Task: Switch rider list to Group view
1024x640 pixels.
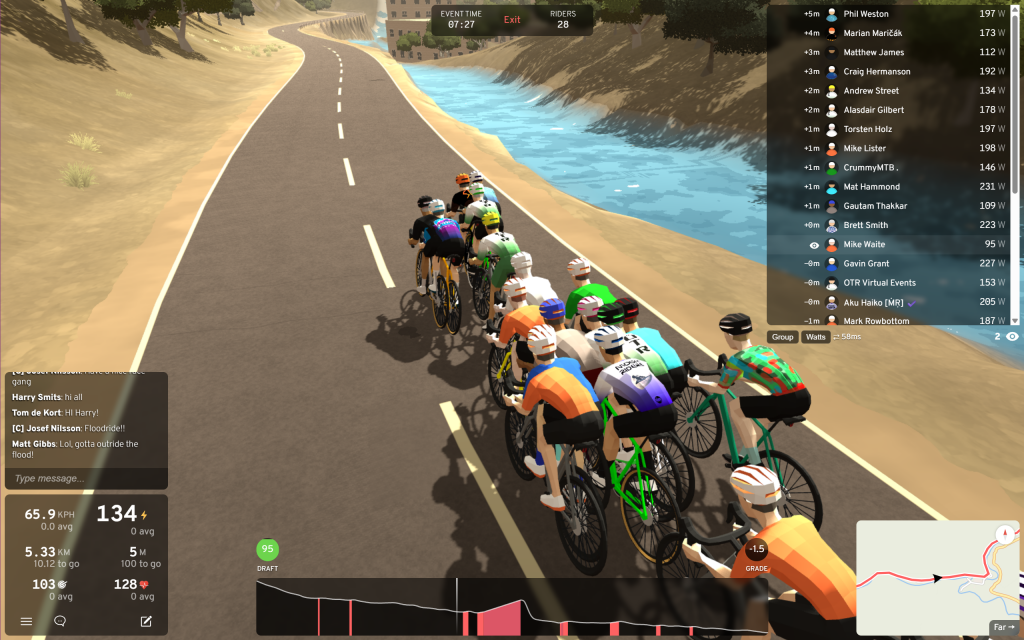Action: pyautogui.click(x=782, y=337)
